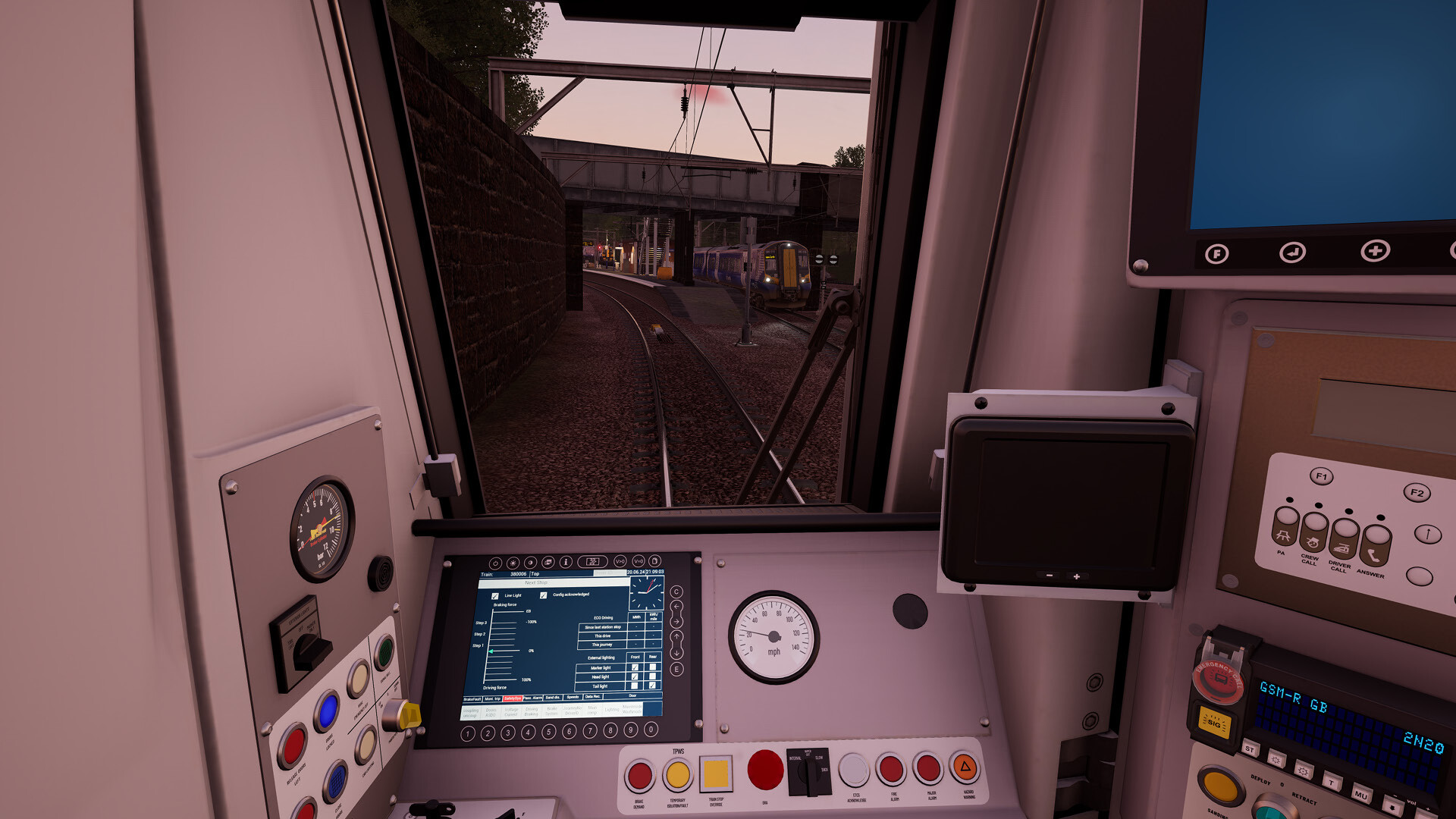This screenshot has height=819, width=1456.
Task: Hit the Driver Call button
Action: pos(1344,538)
